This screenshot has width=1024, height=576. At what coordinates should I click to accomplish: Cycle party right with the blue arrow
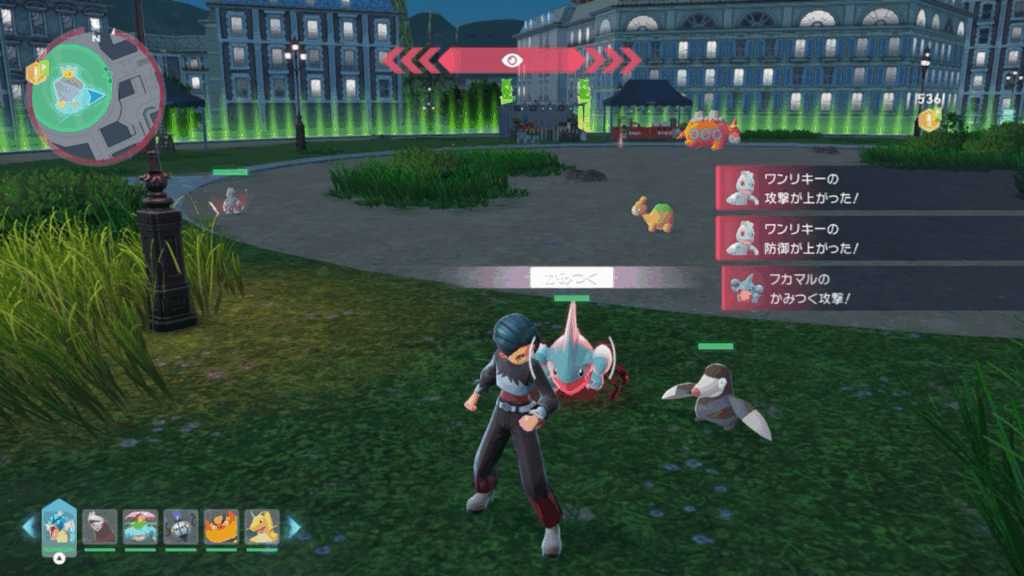(x=294, y=527)
